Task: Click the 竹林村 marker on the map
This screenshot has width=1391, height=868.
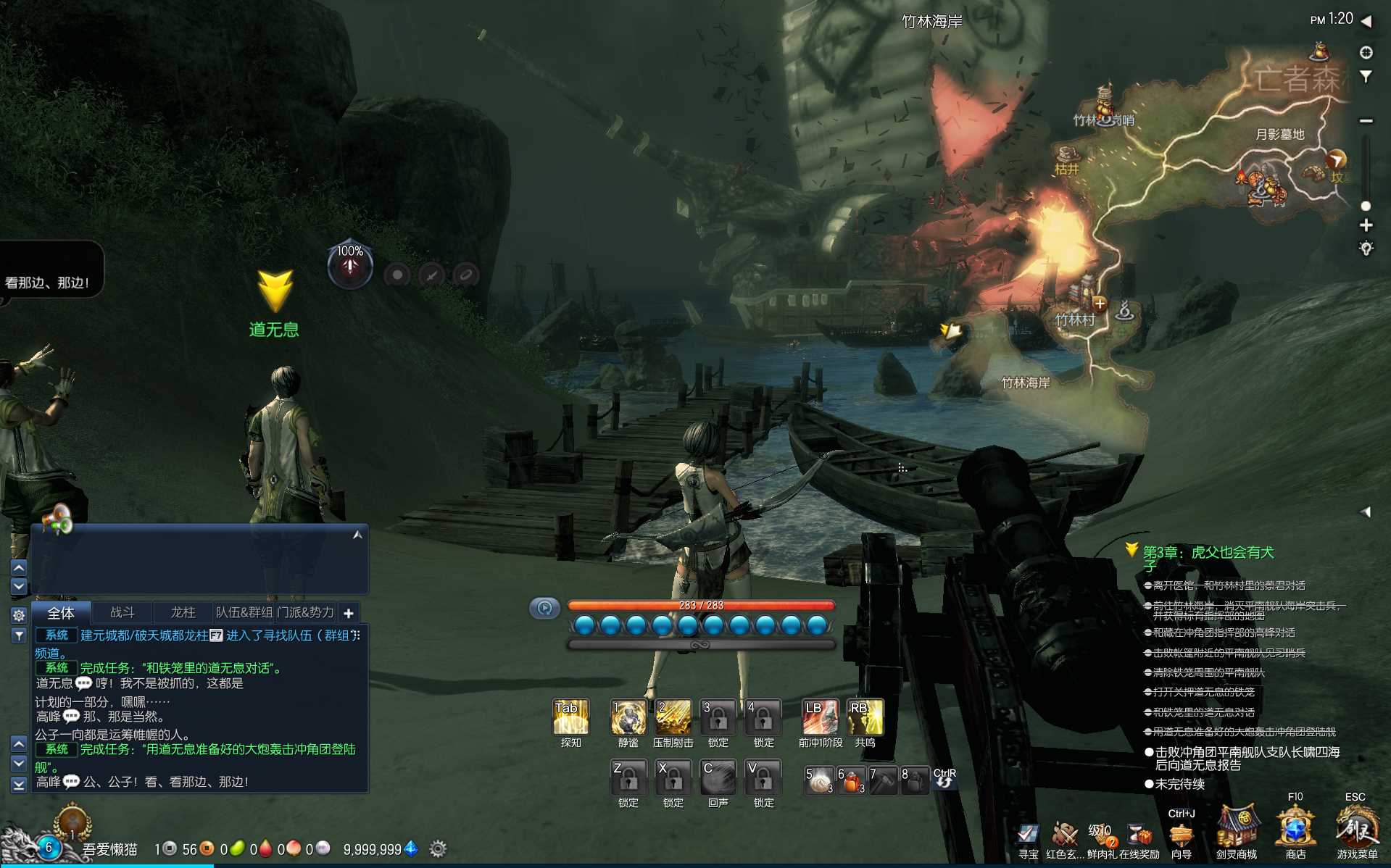Action: (1075, 320)
